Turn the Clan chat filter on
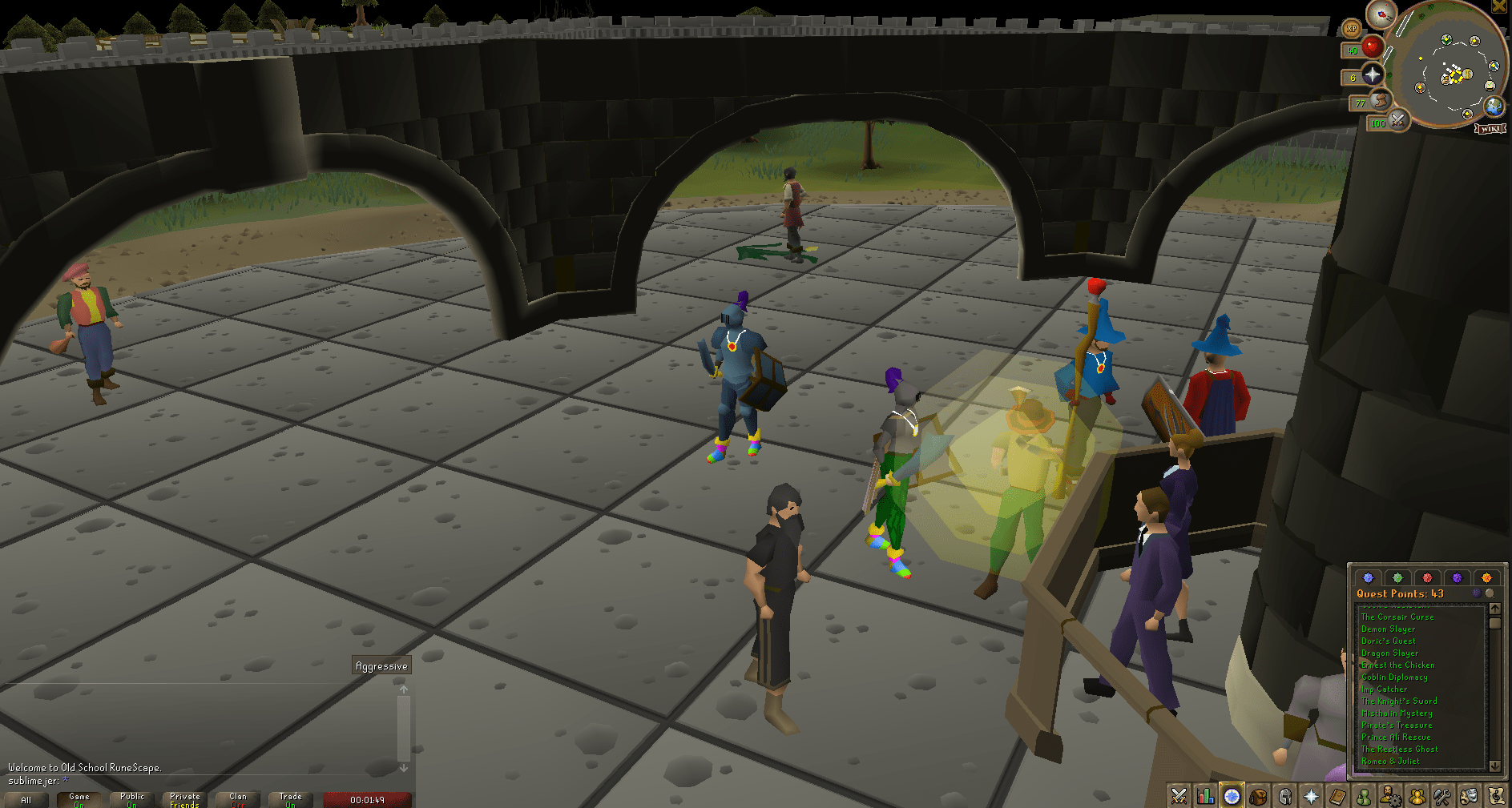This screenshot has width=1512, height=808. 238,798
